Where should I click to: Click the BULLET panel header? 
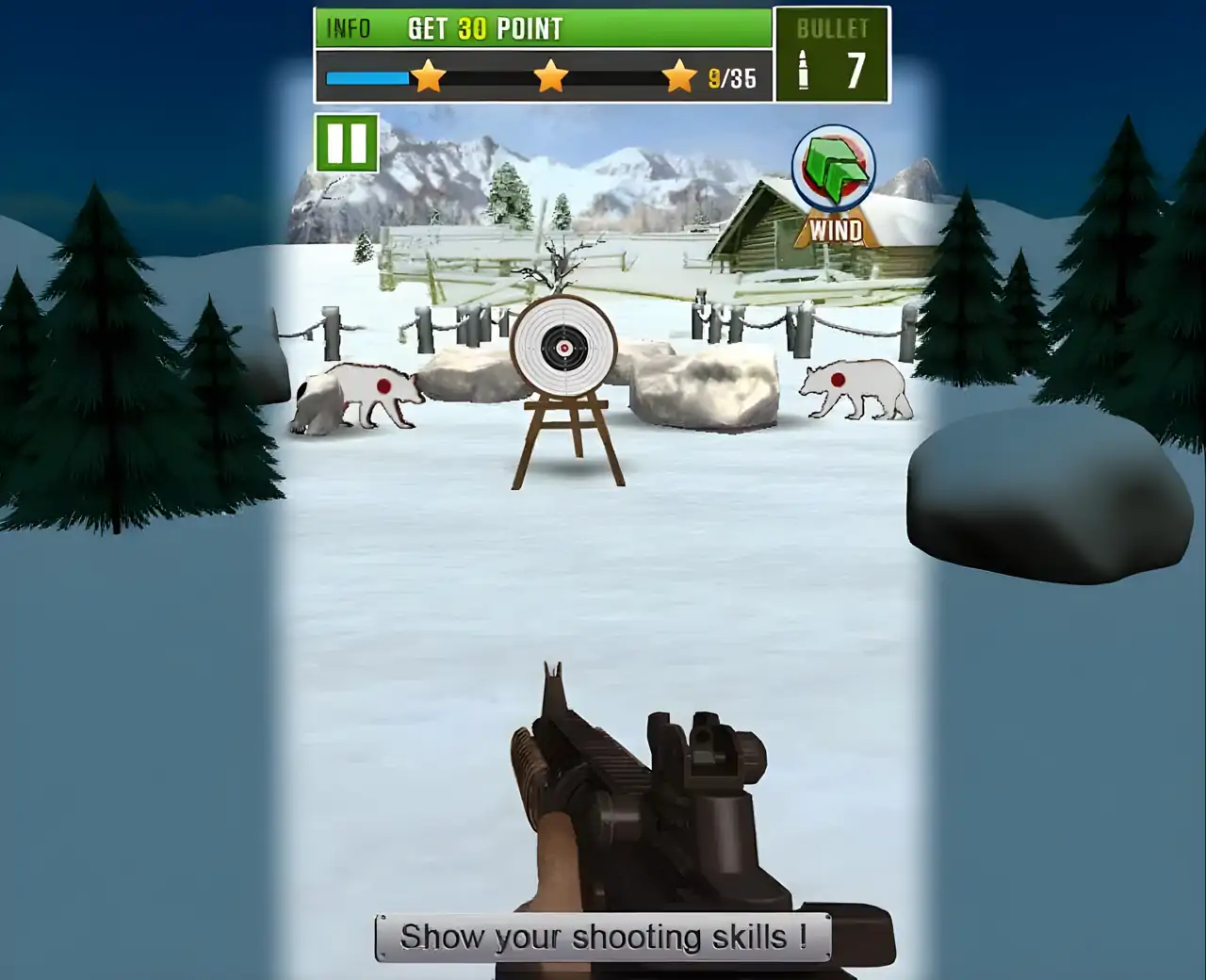[x=833, y=27]
